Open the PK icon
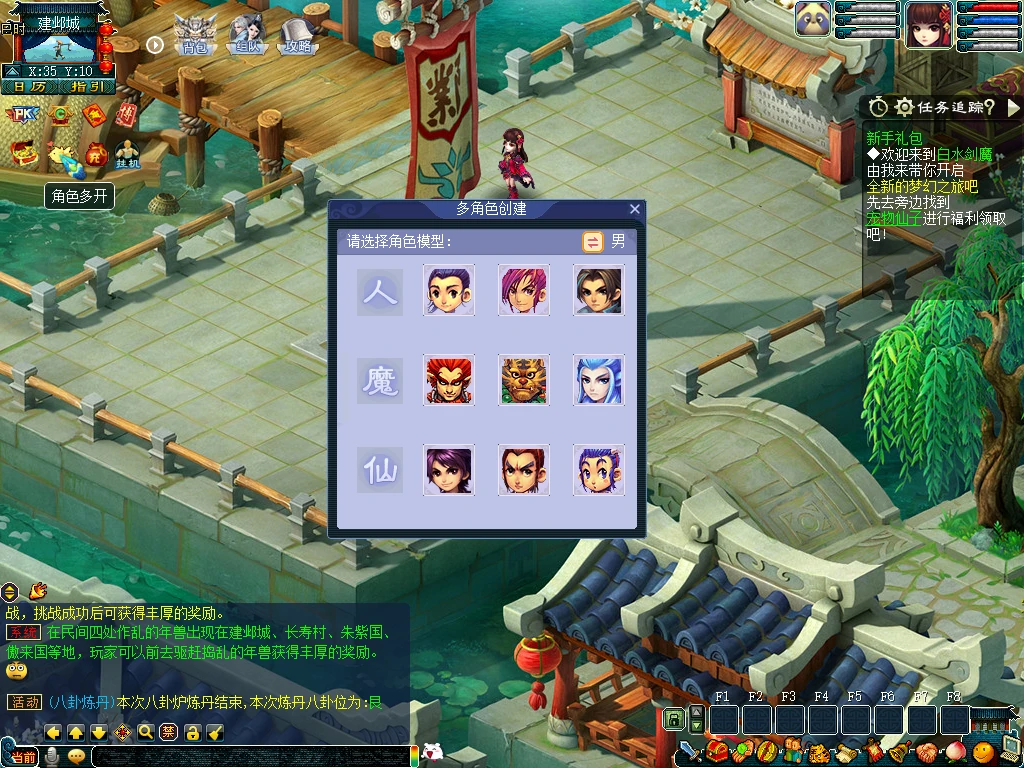The width and height of the screenshot is (1024, 768). pyautogui.click(x=22, y=115)
